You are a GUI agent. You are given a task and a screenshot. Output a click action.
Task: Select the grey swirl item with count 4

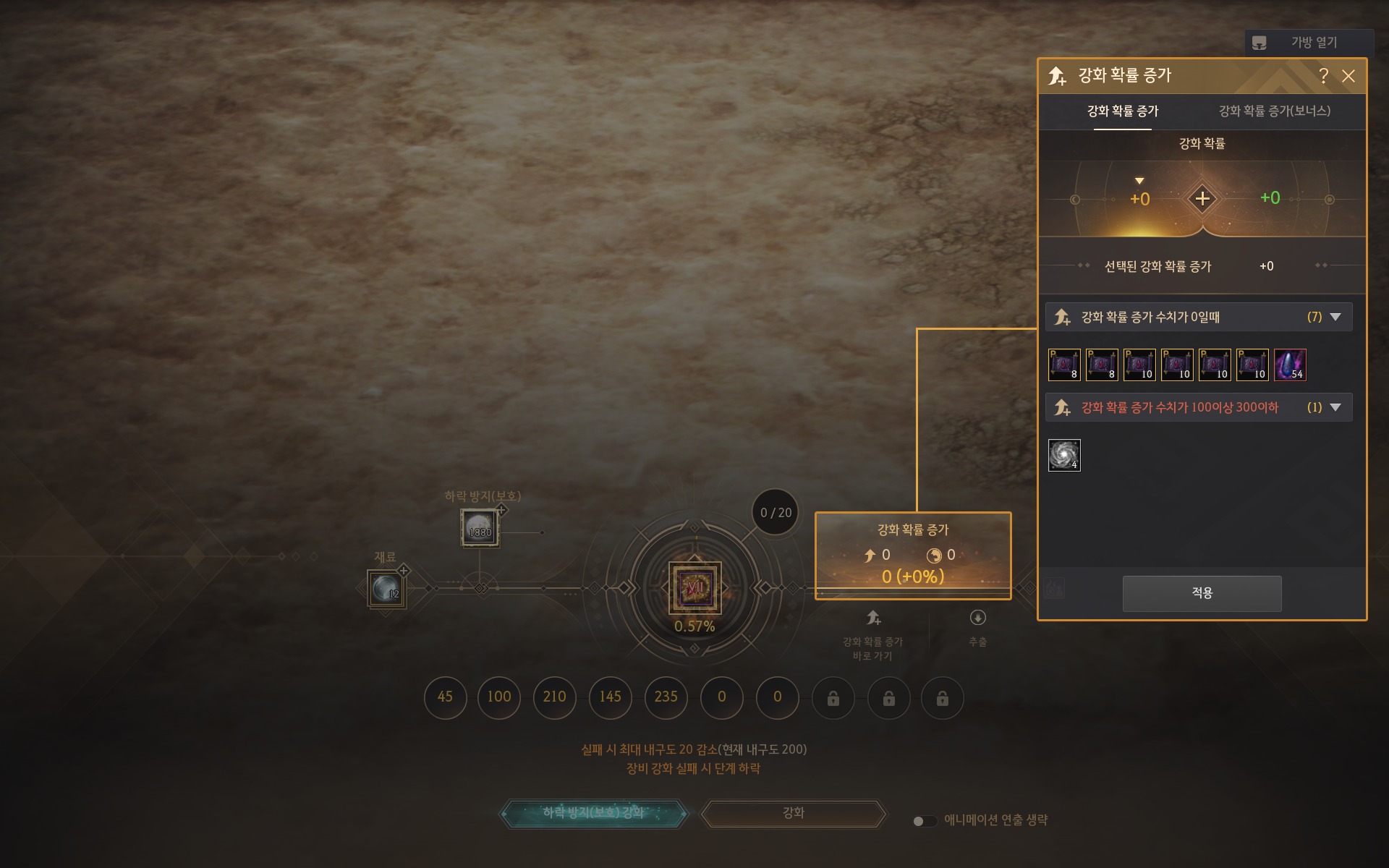pos(1064,455)
